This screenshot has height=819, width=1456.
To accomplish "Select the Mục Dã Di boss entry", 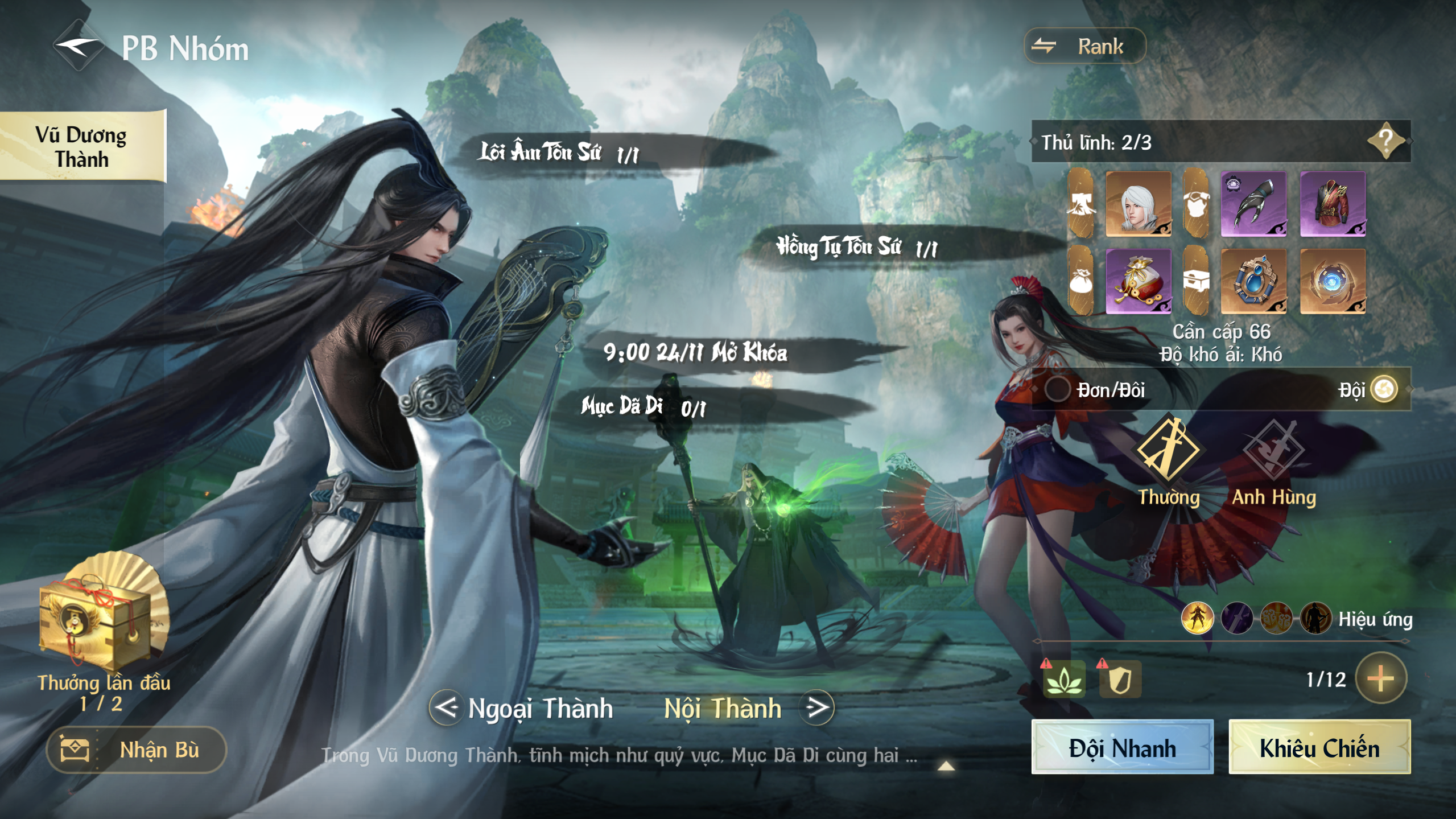I will click(x=643, y=407).
